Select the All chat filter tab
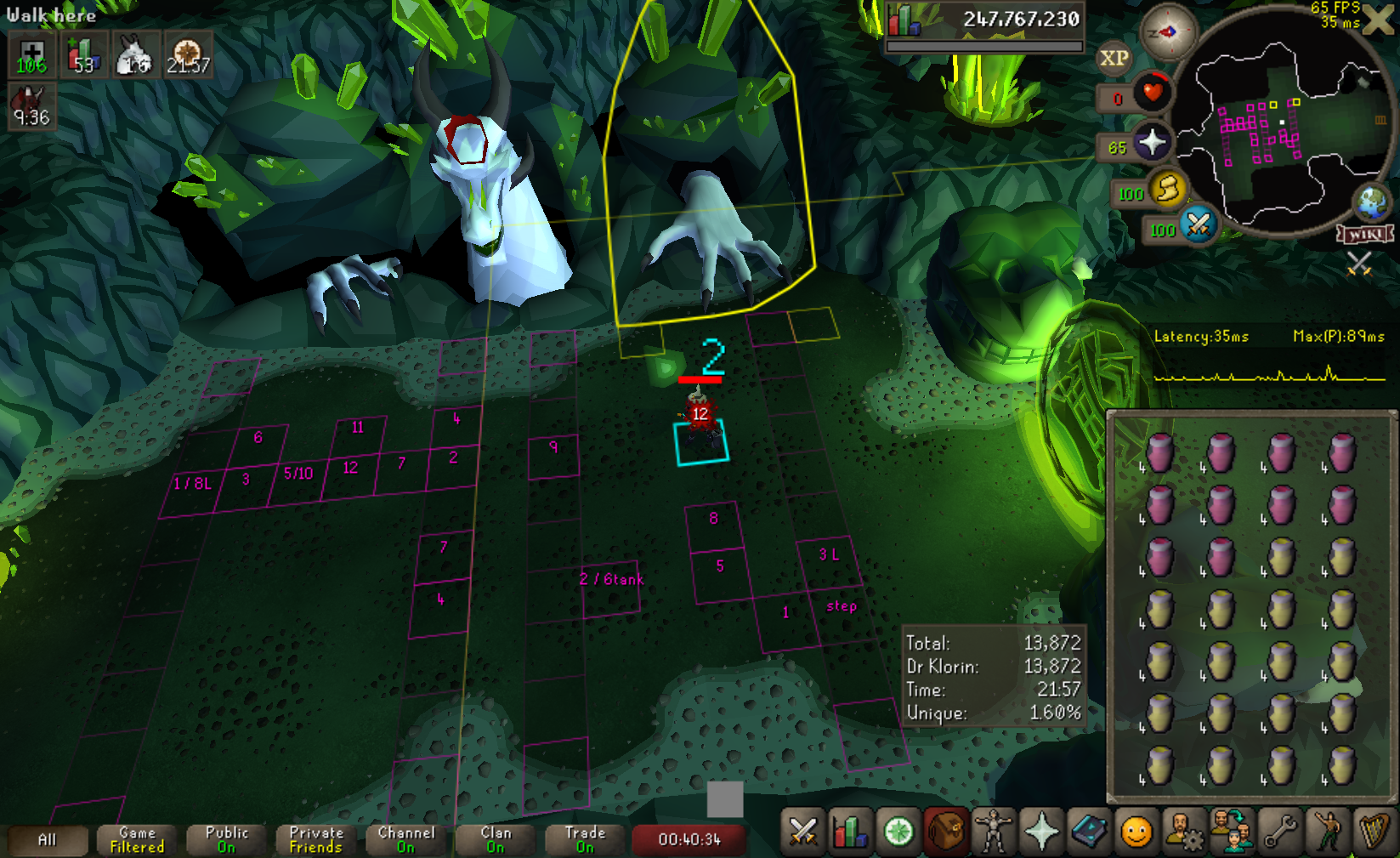 pyautogui.click(x=47, y=840)
